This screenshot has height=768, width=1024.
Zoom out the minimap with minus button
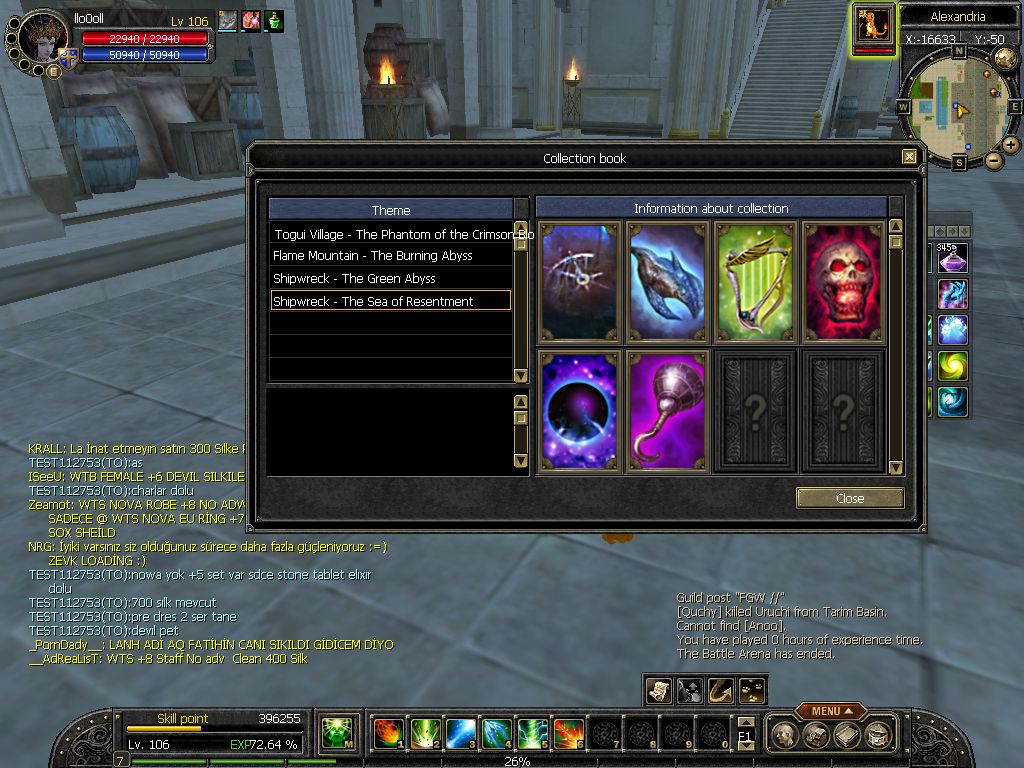point(993,160)
